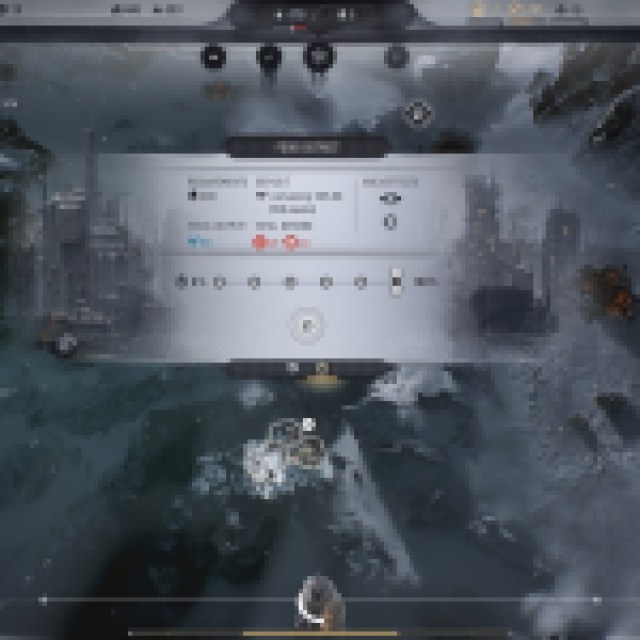Viewport: 640px width, 640px height.
Task: Select the highlighted handle on the panel slider
Action: pos(396,282)
